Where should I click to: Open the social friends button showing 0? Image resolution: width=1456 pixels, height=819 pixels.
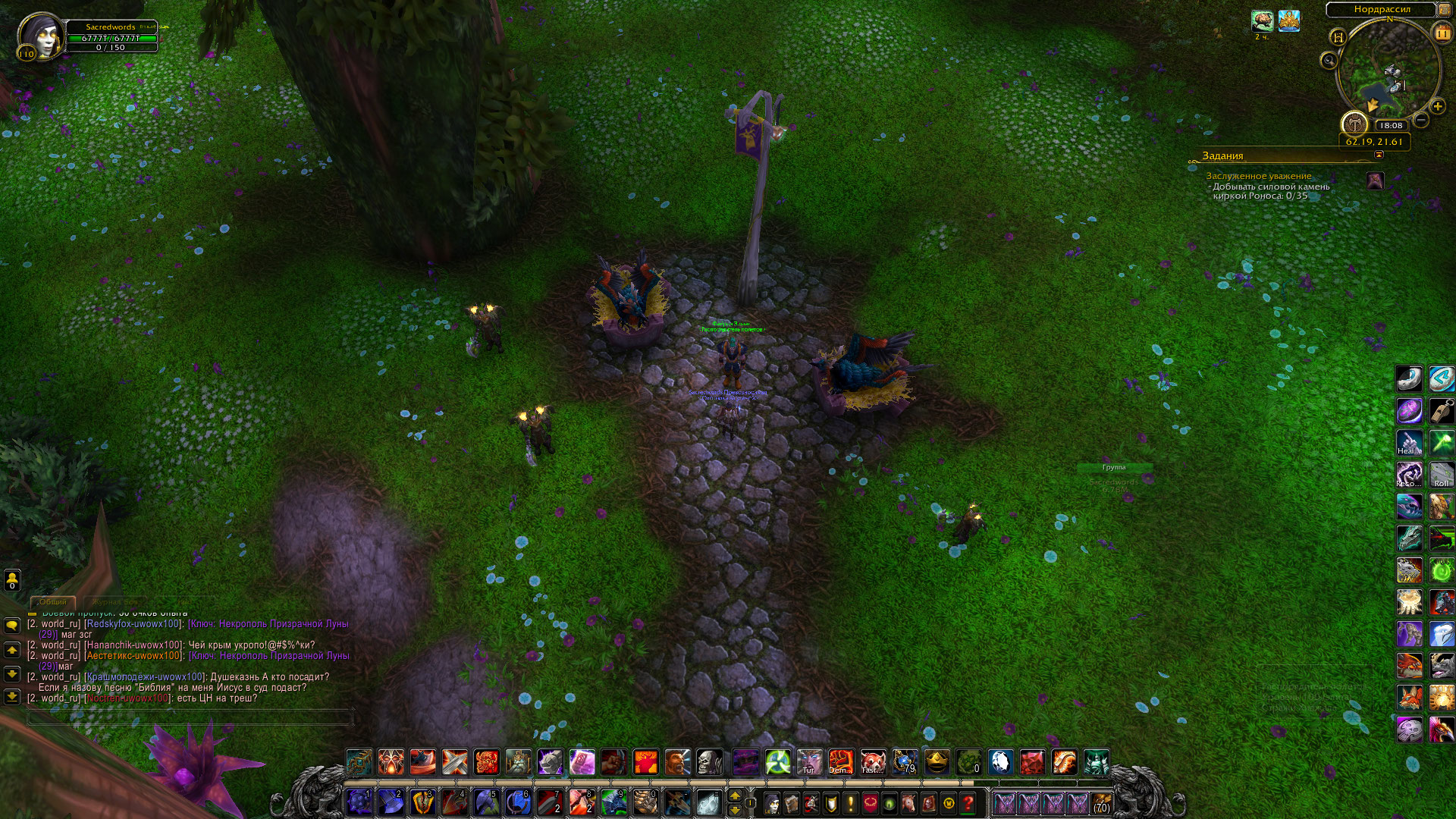coord(12,580)
